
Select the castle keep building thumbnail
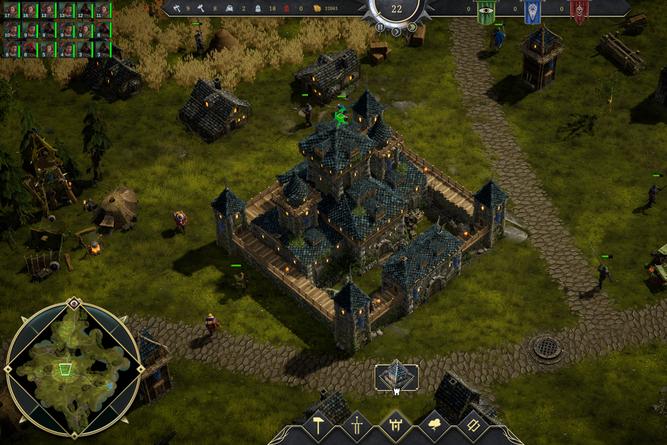(x=396, y=376)
